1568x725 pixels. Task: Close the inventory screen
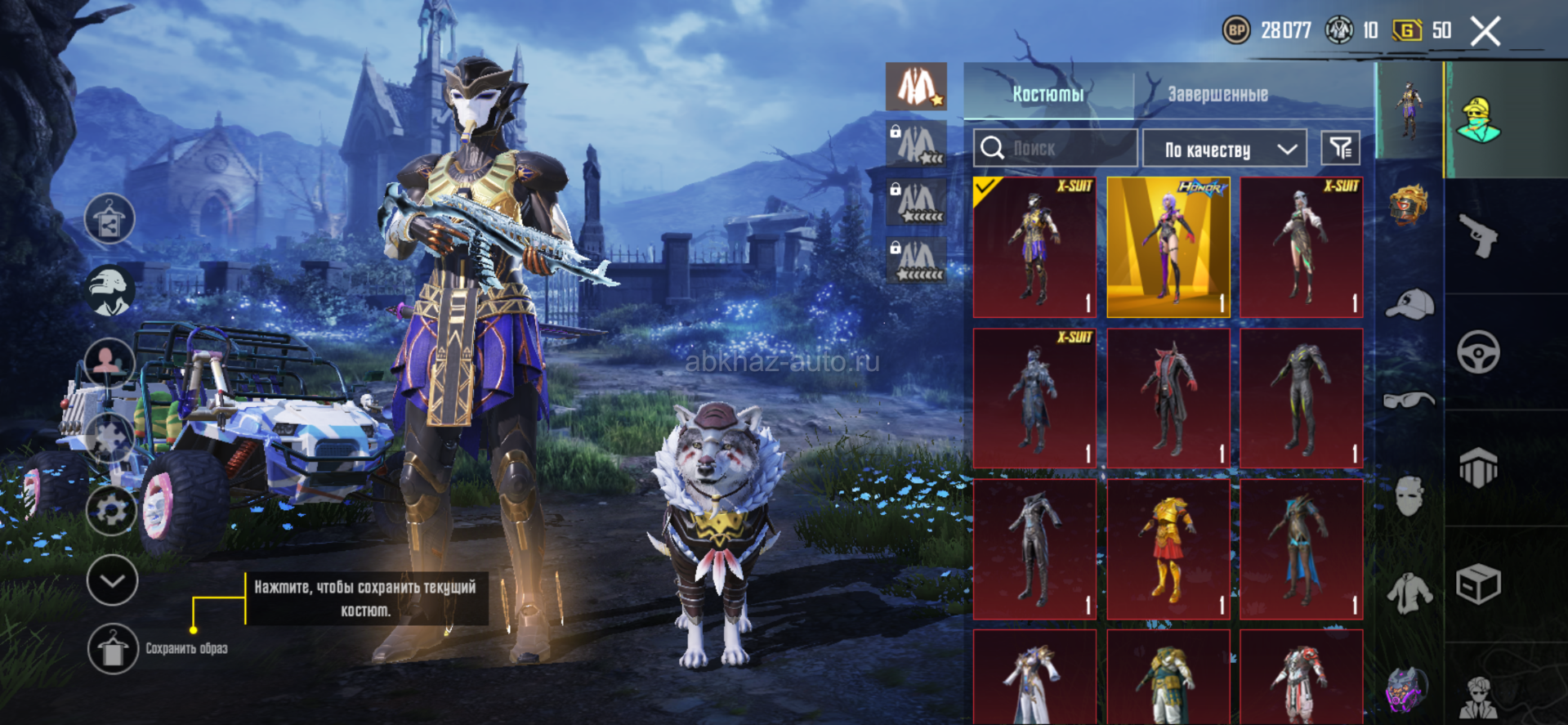1485,32
